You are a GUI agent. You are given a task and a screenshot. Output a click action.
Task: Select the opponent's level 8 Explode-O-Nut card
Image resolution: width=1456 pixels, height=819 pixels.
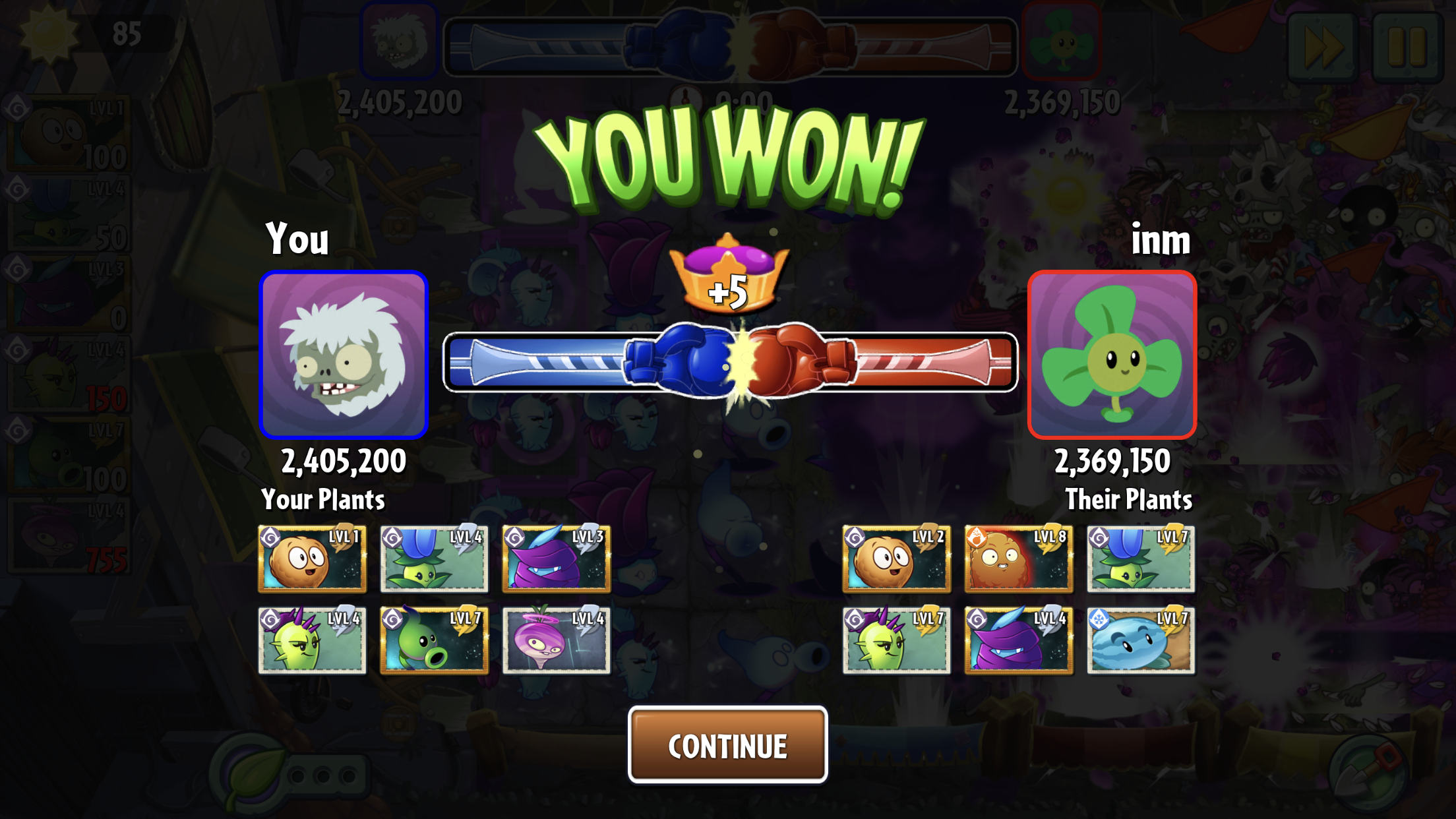click(1018, 559)
